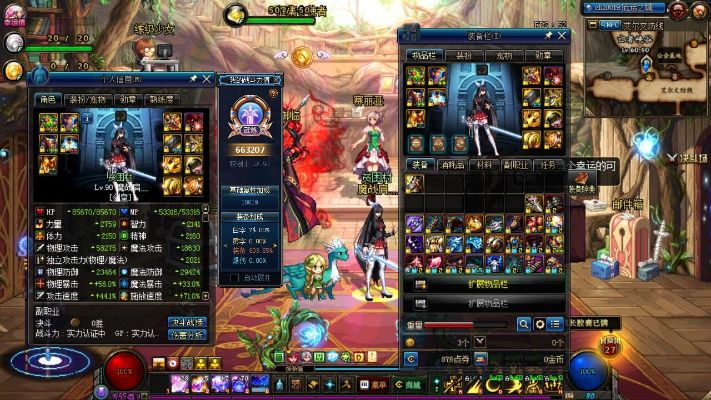Open the 商城 shop button
This screenshot has height=400, width=711.
tap(406, 384)
